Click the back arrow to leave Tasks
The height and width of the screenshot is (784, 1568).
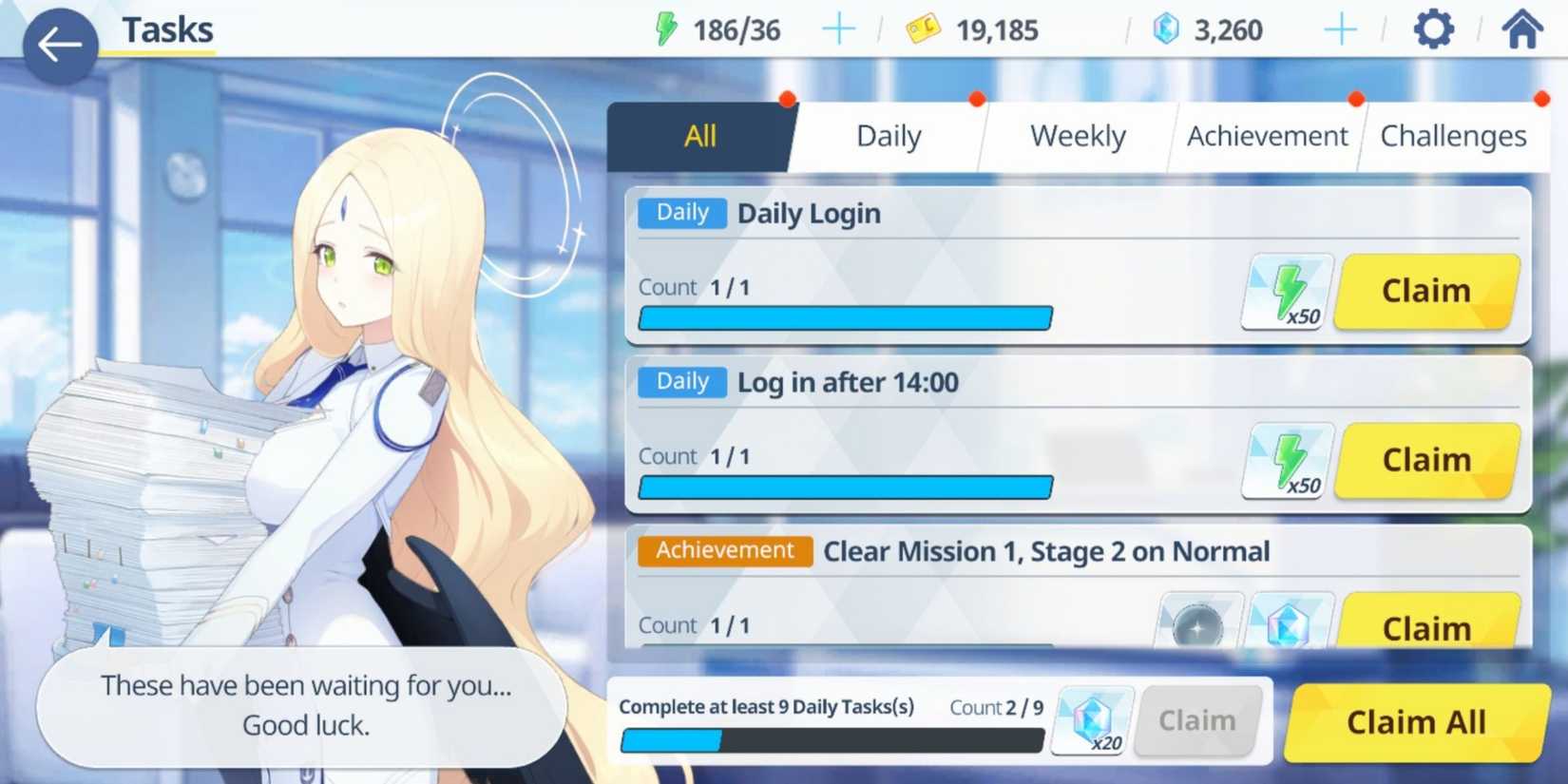pyautogui.click(x=59, y=42)
